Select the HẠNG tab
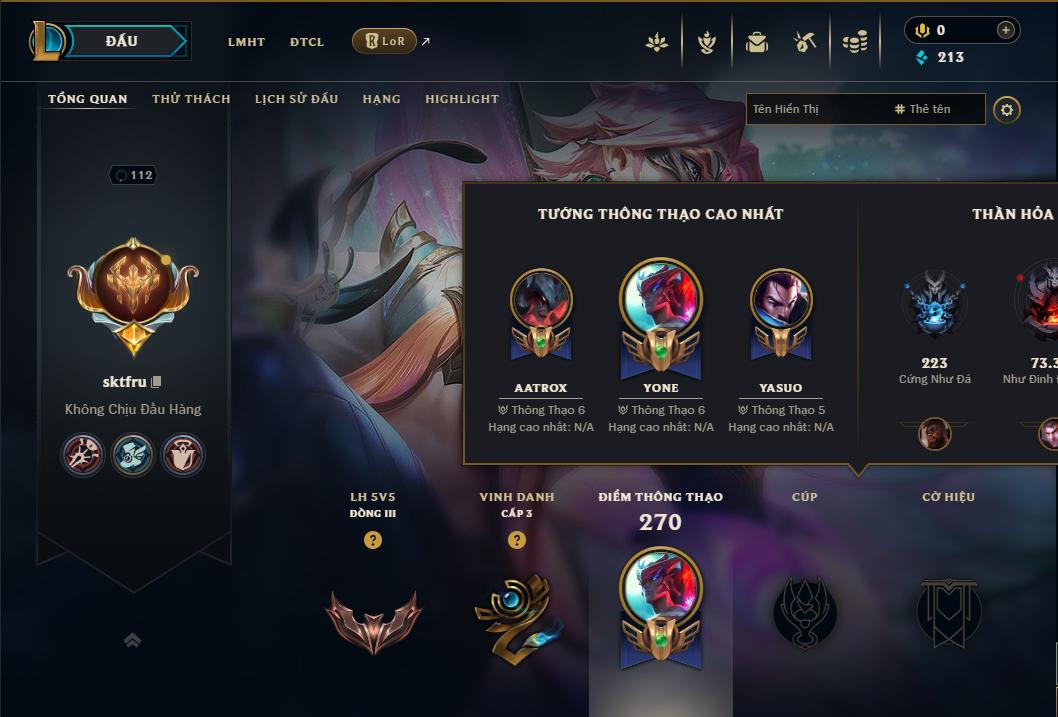Screen dimensions: 1058x717 pos(381,99)
